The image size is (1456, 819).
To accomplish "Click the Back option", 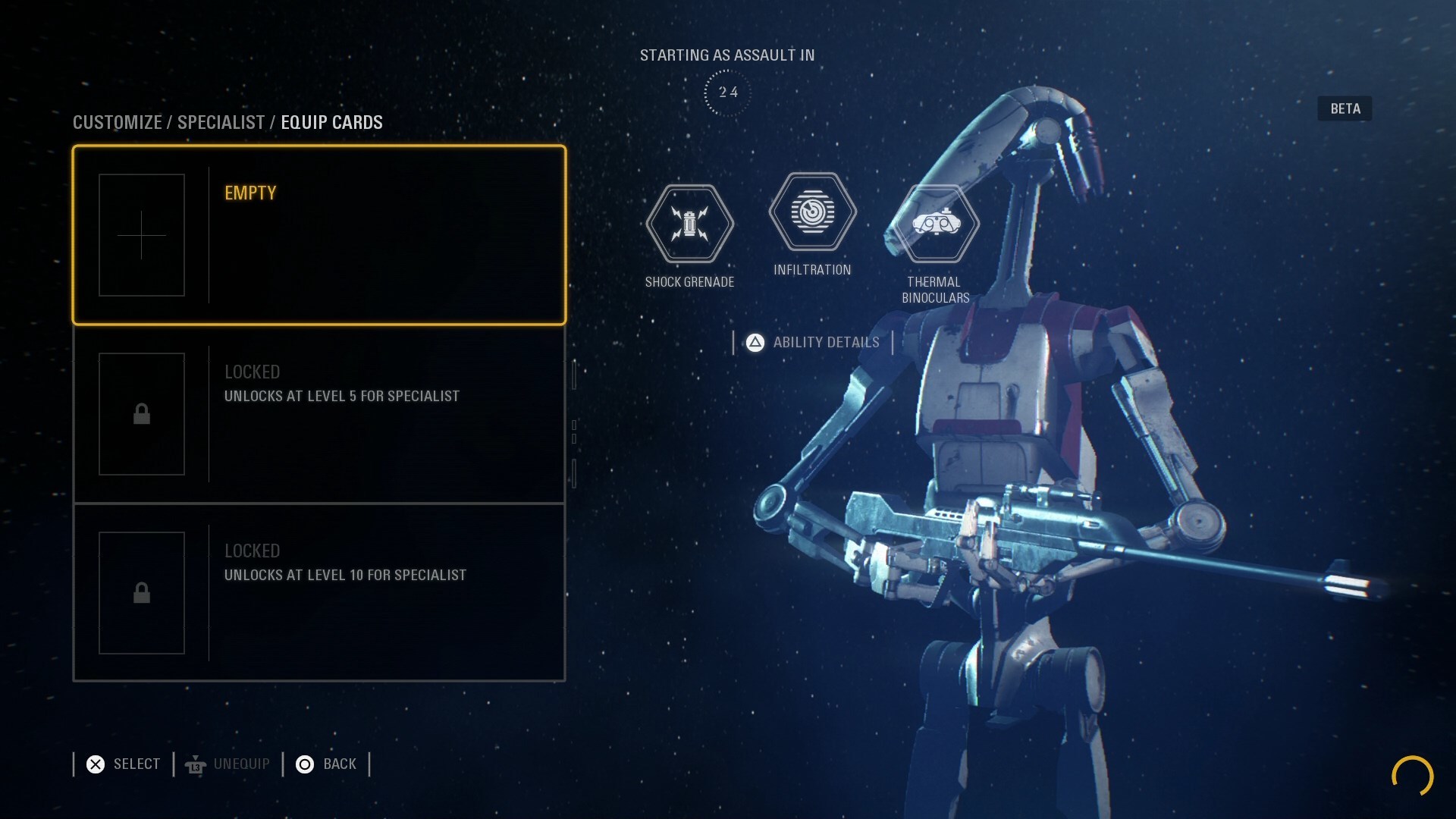I will click(326, 764).
